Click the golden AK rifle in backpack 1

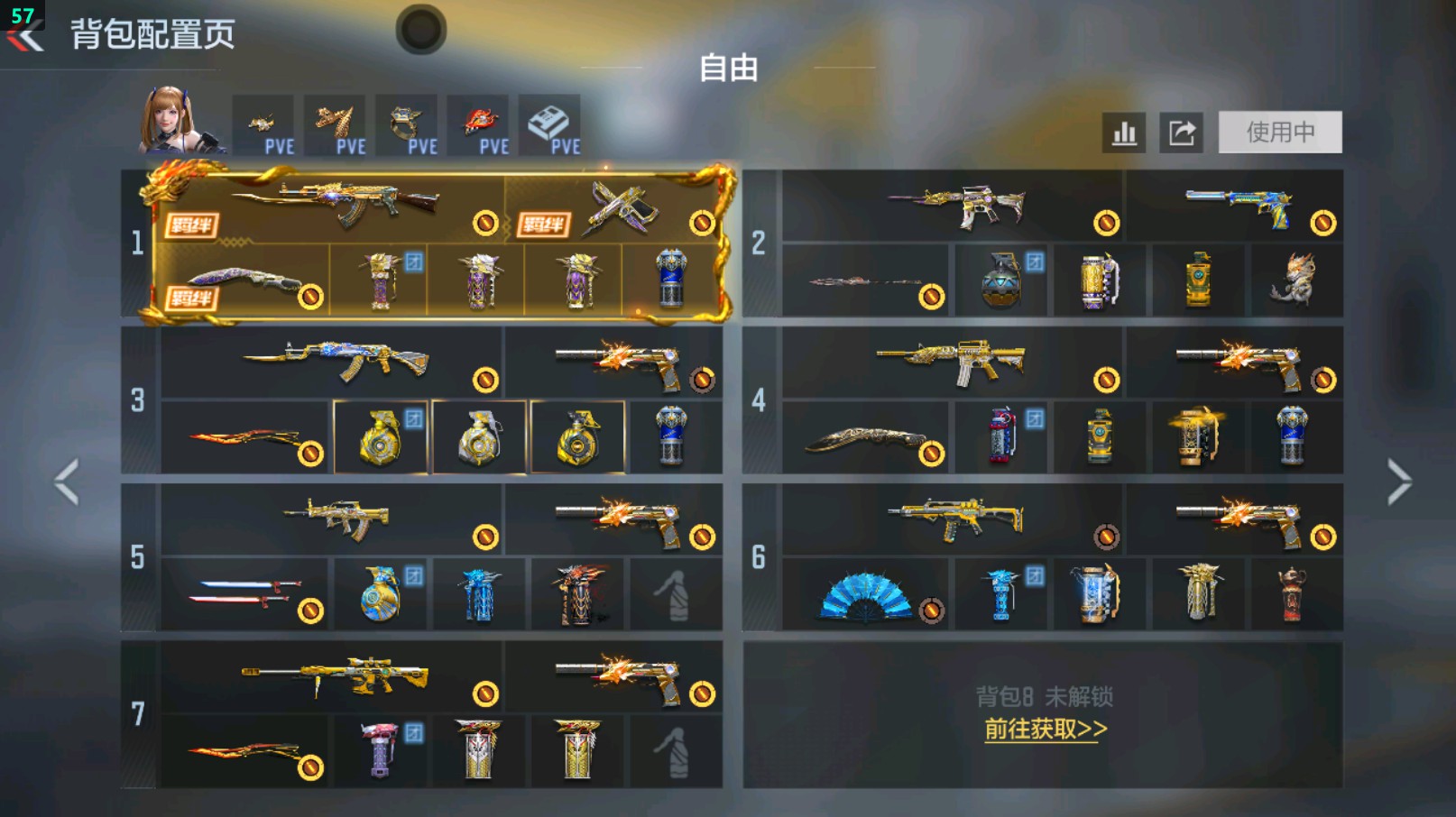[360, 207]
